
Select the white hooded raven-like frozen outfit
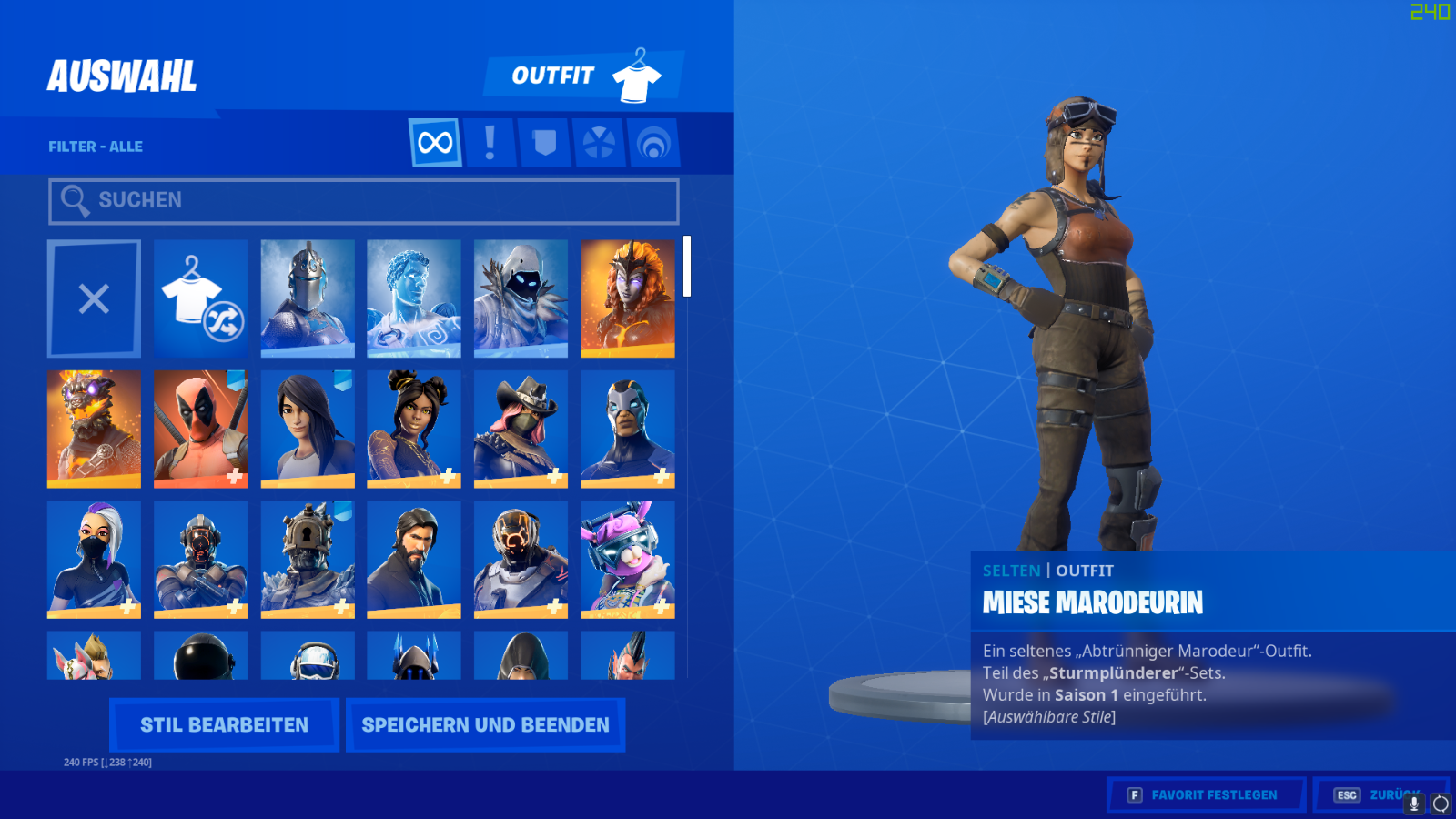coord(521,298)
